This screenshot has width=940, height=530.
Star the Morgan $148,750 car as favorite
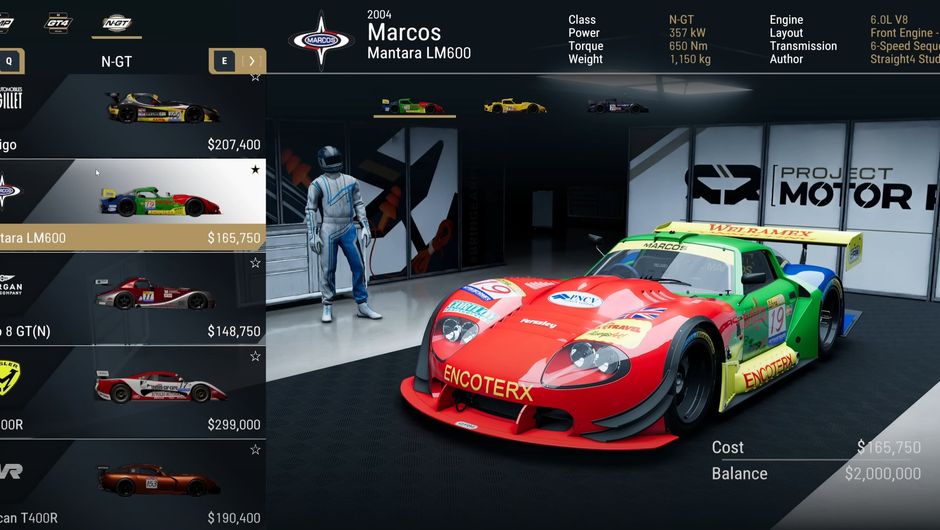[x=255, y=263]
